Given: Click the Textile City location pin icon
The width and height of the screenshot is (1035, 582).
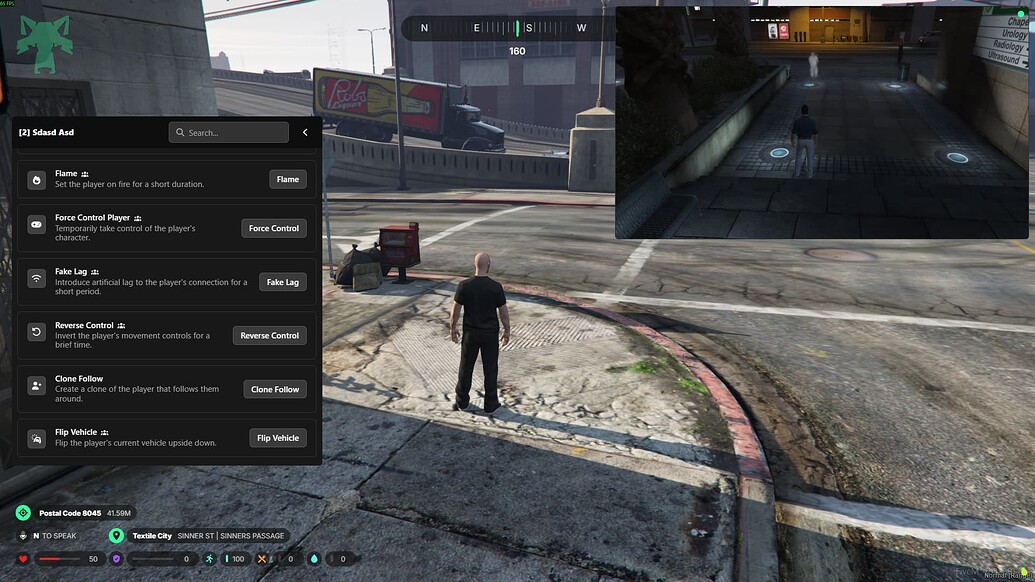Looking at the screenshot, I should [116, 536].
